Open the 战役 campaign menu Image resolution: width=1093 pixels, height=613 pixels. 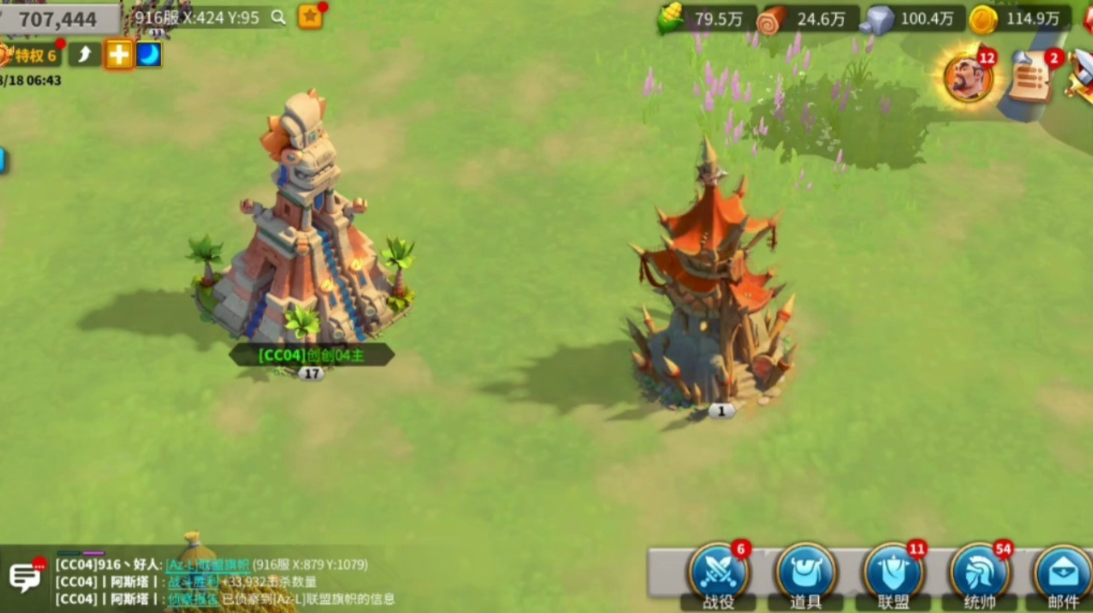[x=718, y=574]
